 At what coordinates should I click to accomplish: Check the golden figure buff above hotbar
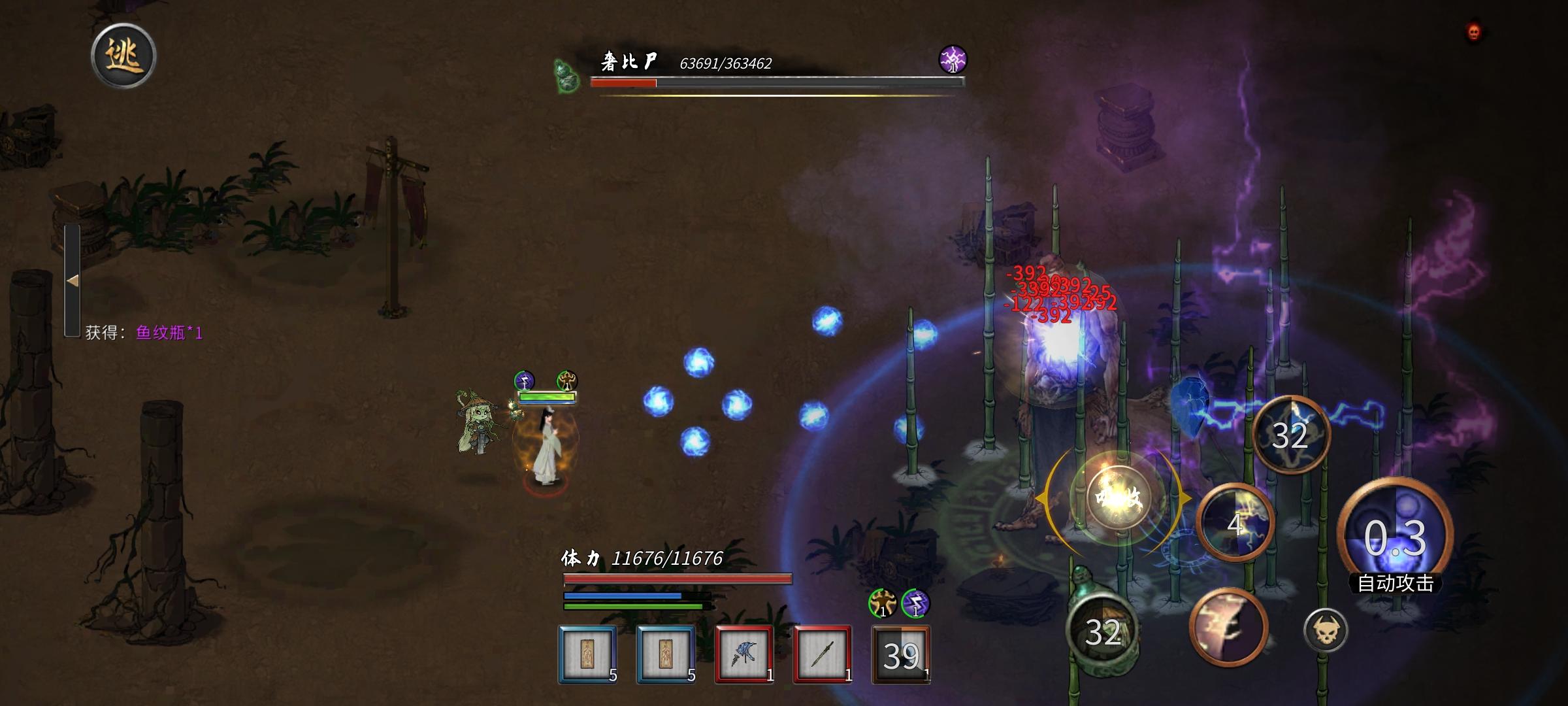882,603
